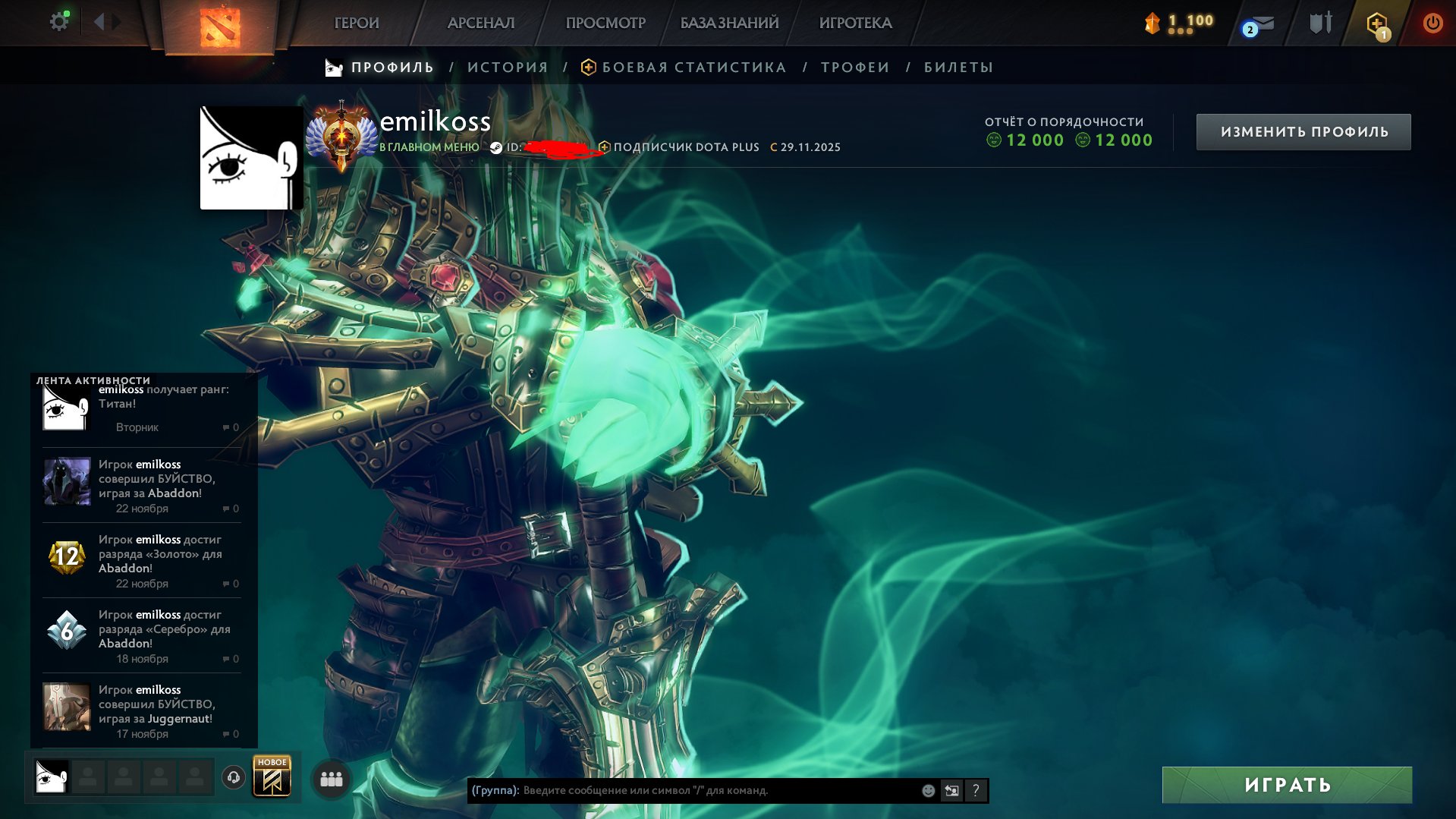This screenshot has width=1456, height=819.
Task: Click the comment icon on the Титан rank post
Action: [227, 427]
